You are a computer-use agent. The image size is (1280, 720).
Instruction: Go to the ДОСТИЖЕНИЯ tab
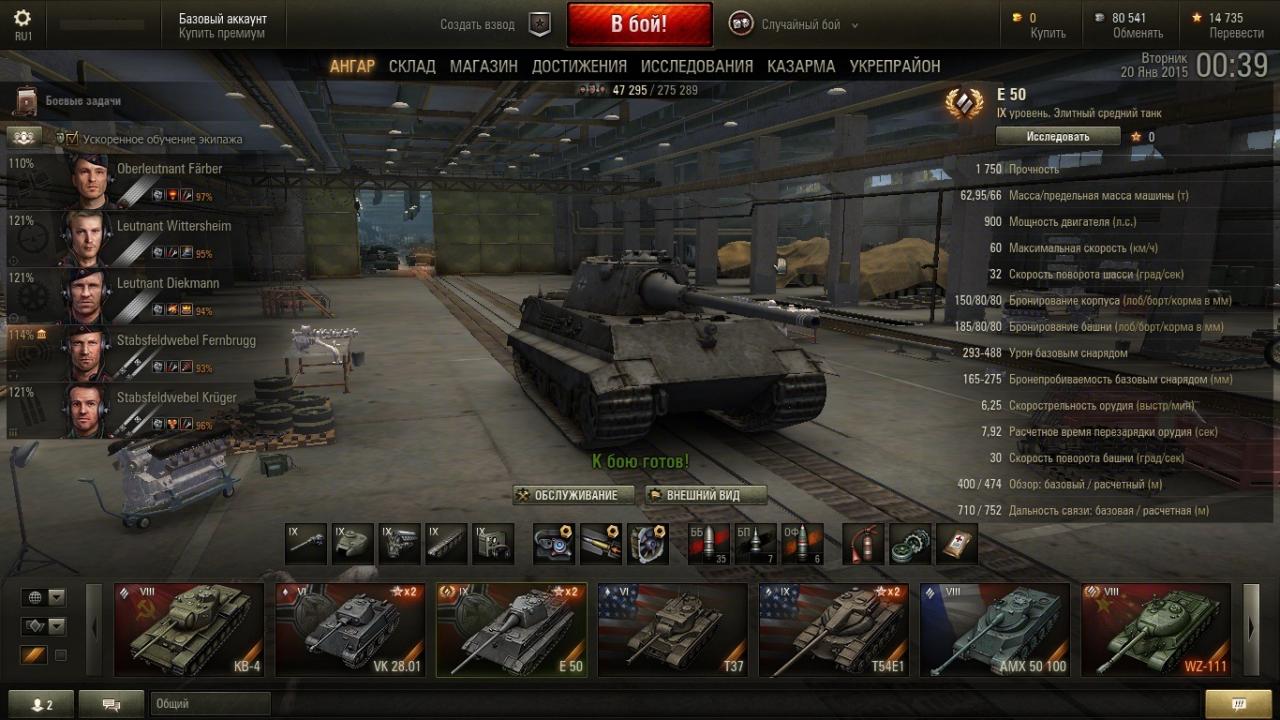pyautogui.click(x=579, y=66)
